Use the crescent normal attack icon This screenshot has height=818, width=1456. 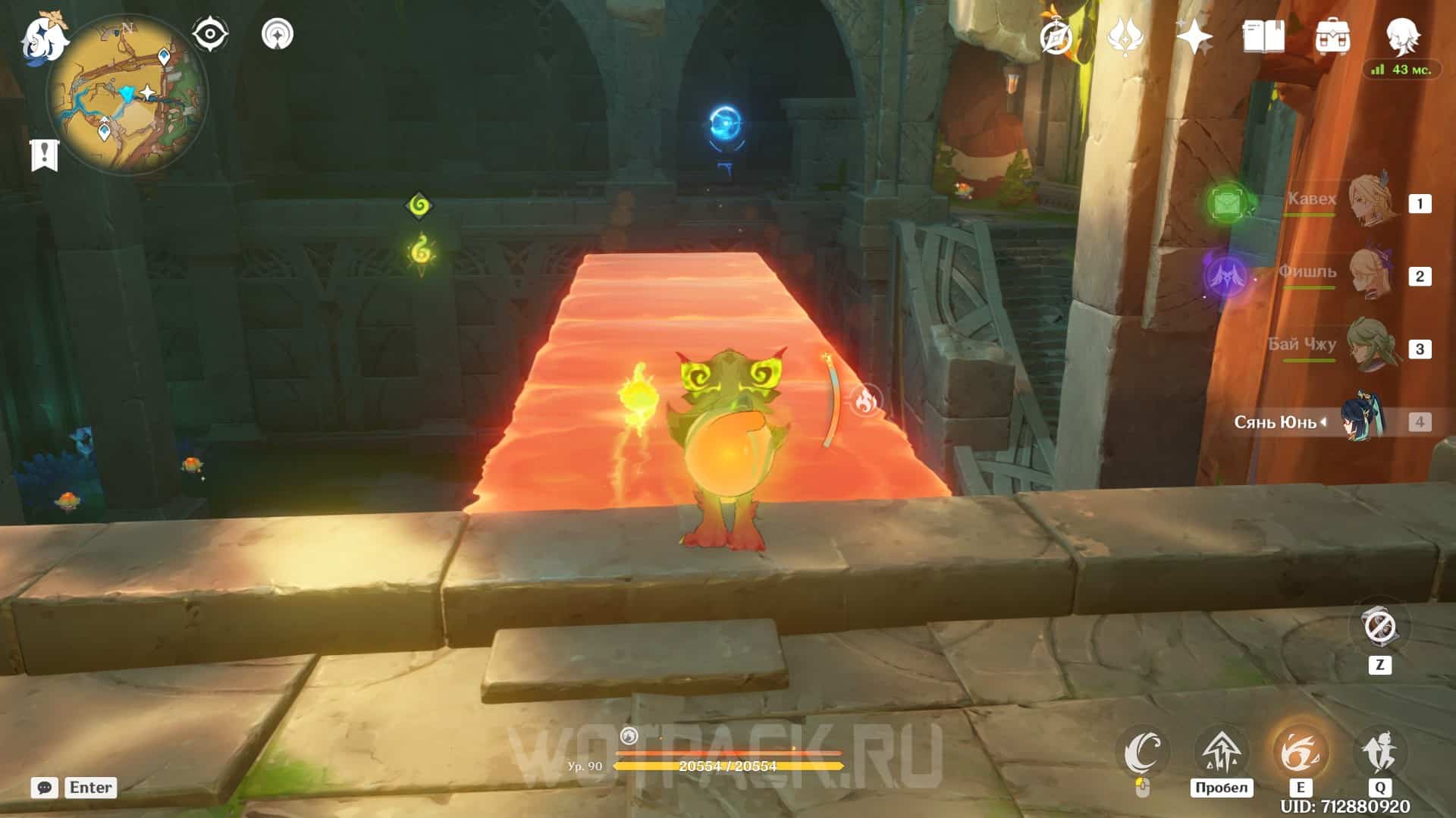[x=1143, y=752]
